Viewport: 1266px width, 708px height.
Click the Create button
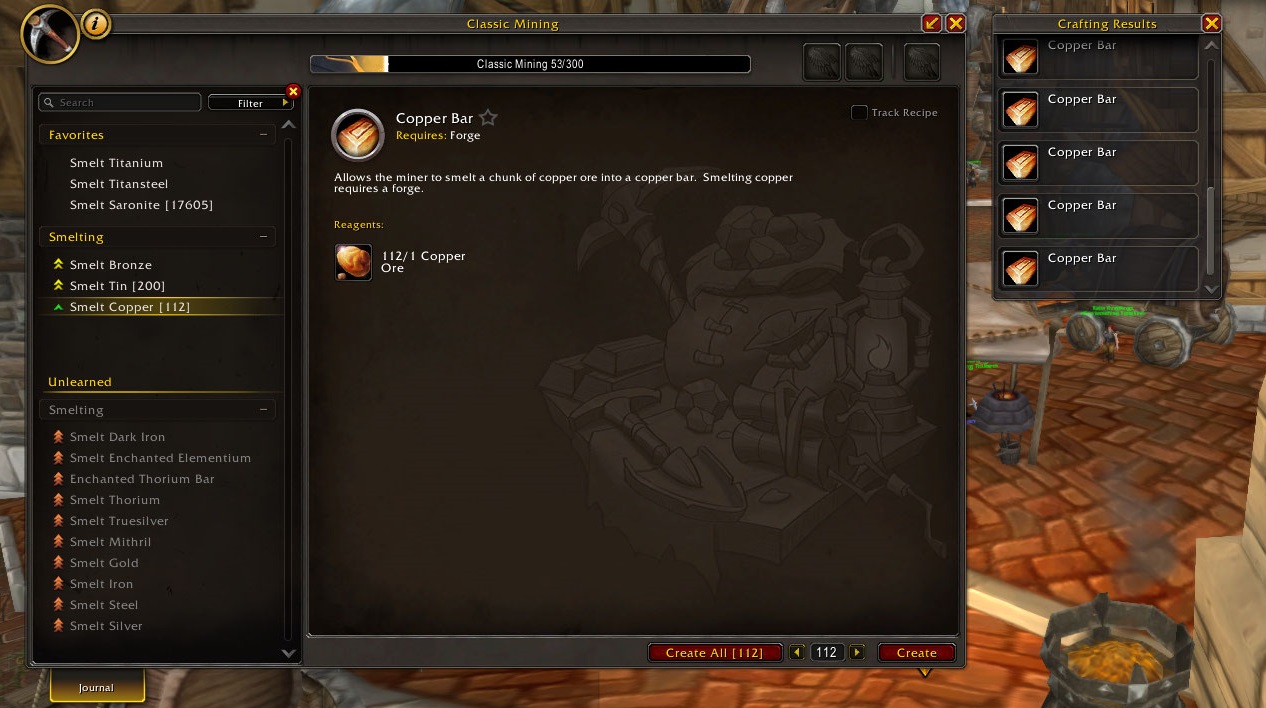coord(916,652)
